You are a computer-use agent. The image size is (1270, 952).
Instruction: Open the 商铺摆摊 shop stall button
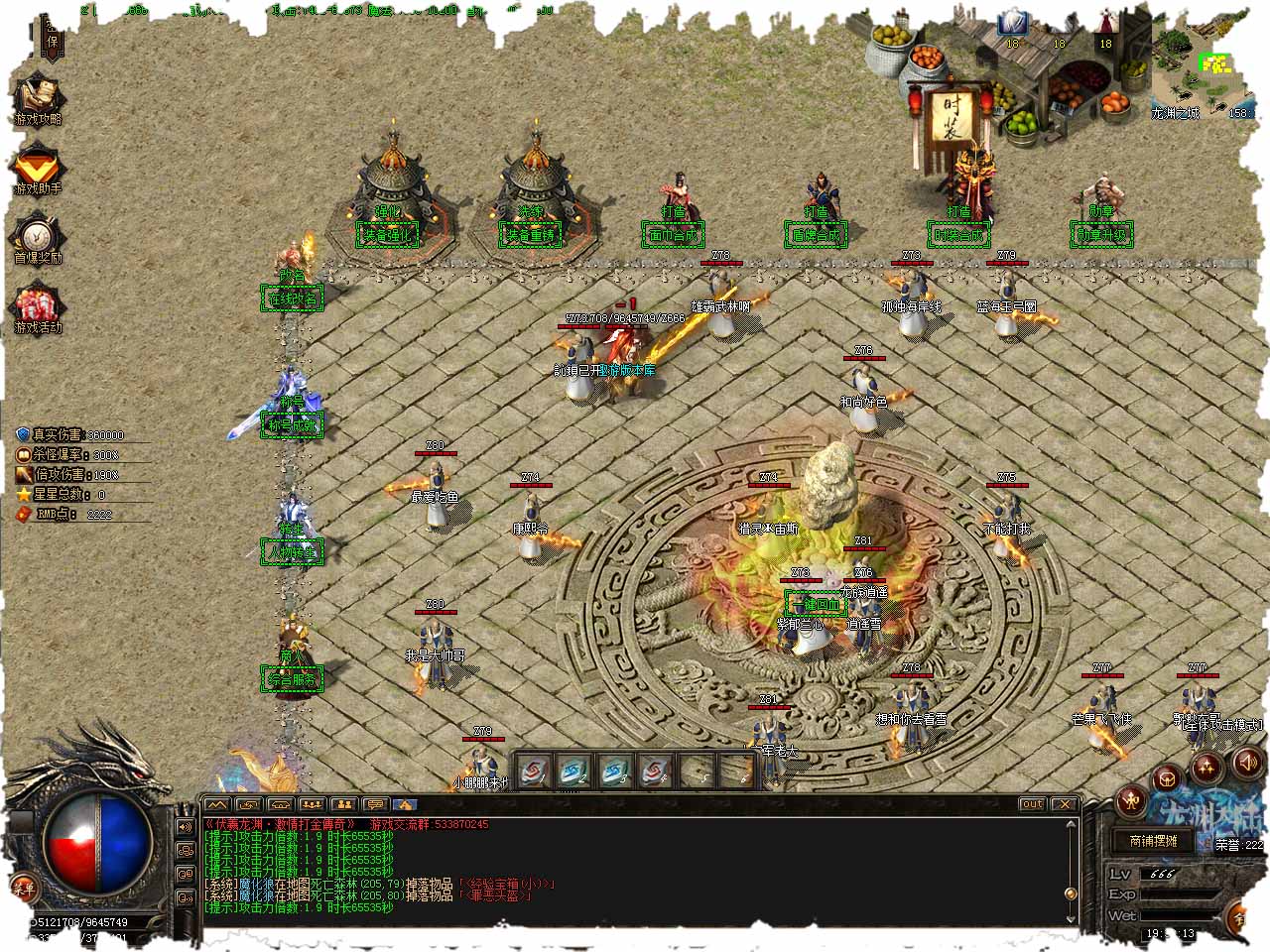(x=1153, y=841)
